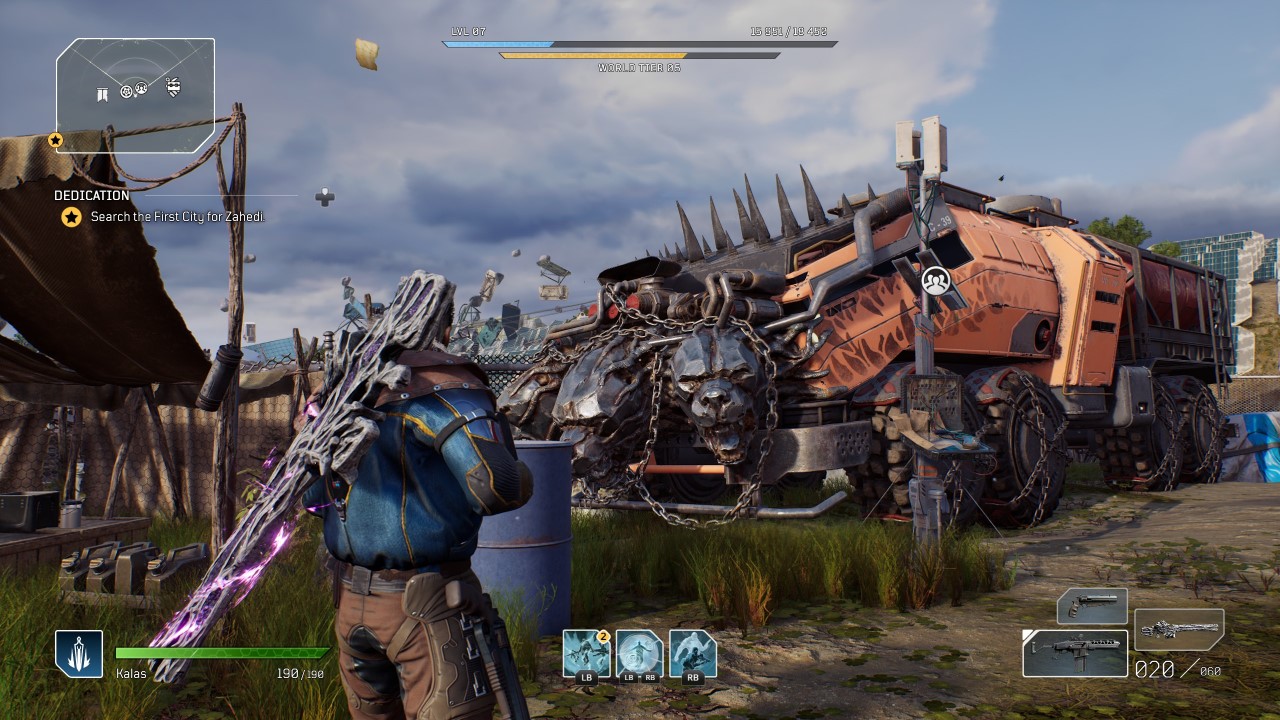Select the banner marker on the minimap
Screen dimensions: 1280x720
[102, 94]
